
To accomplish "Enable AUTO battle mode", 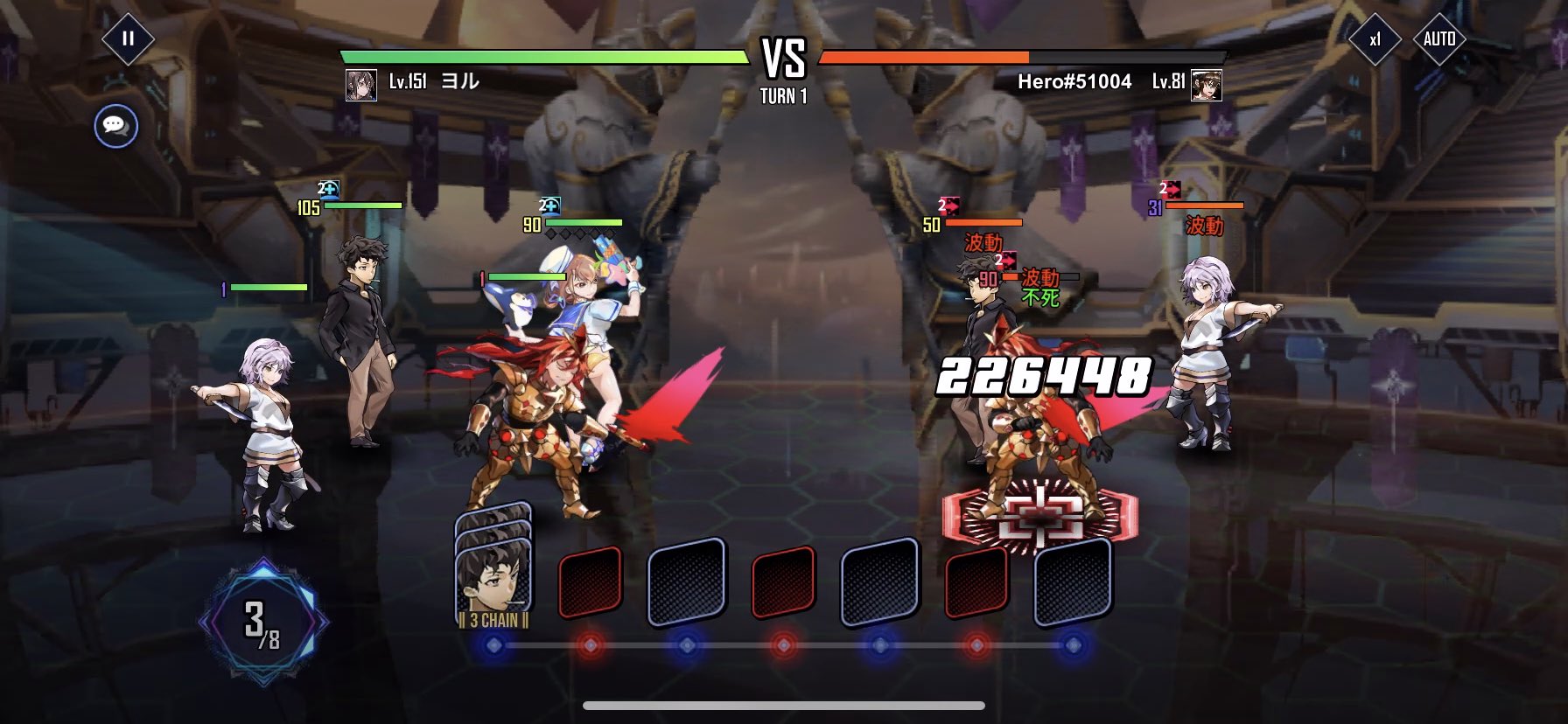I will 1439,38.
